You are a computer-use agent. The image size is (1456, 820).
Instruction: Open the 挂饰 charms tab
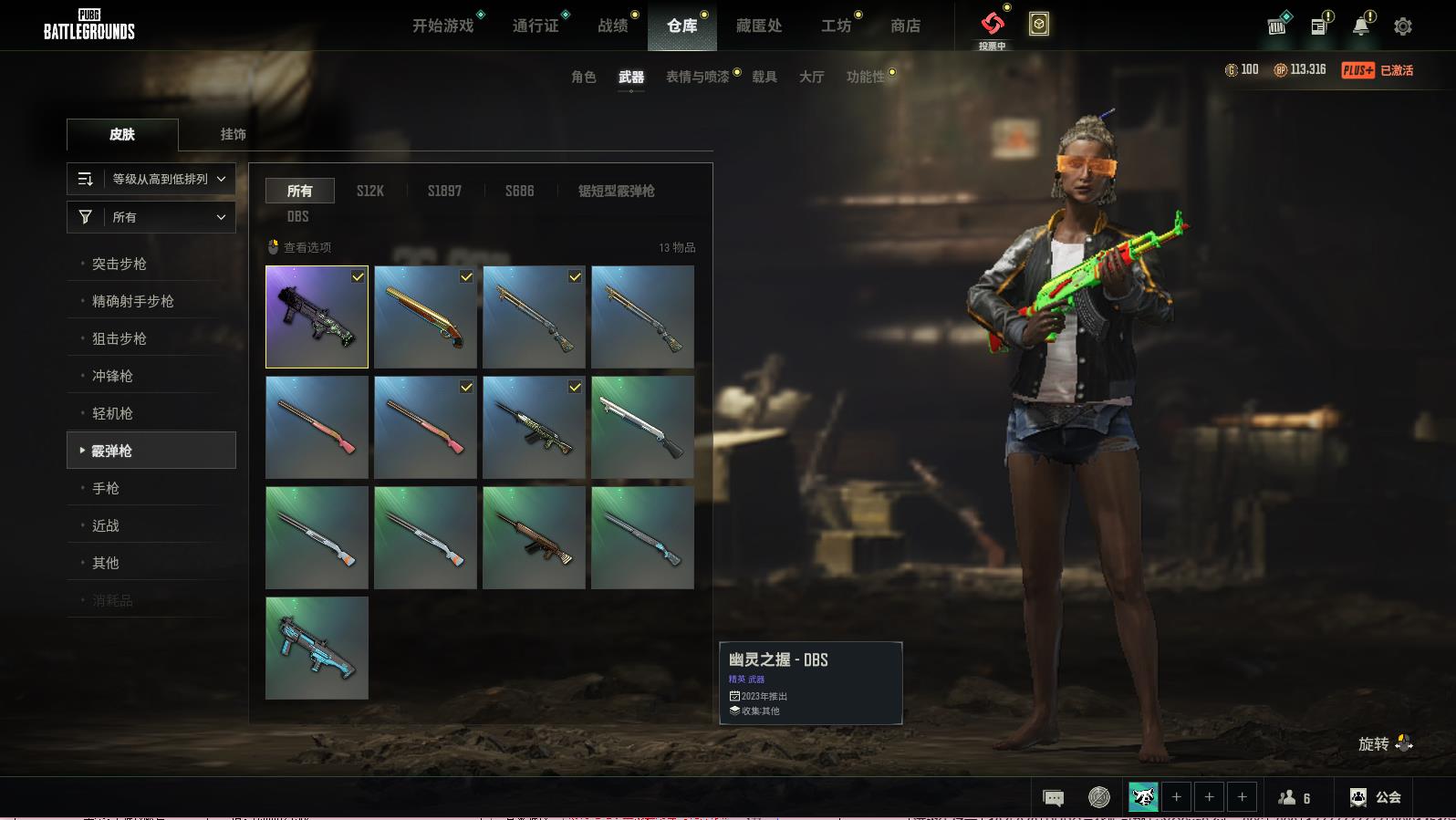[233, 134]
